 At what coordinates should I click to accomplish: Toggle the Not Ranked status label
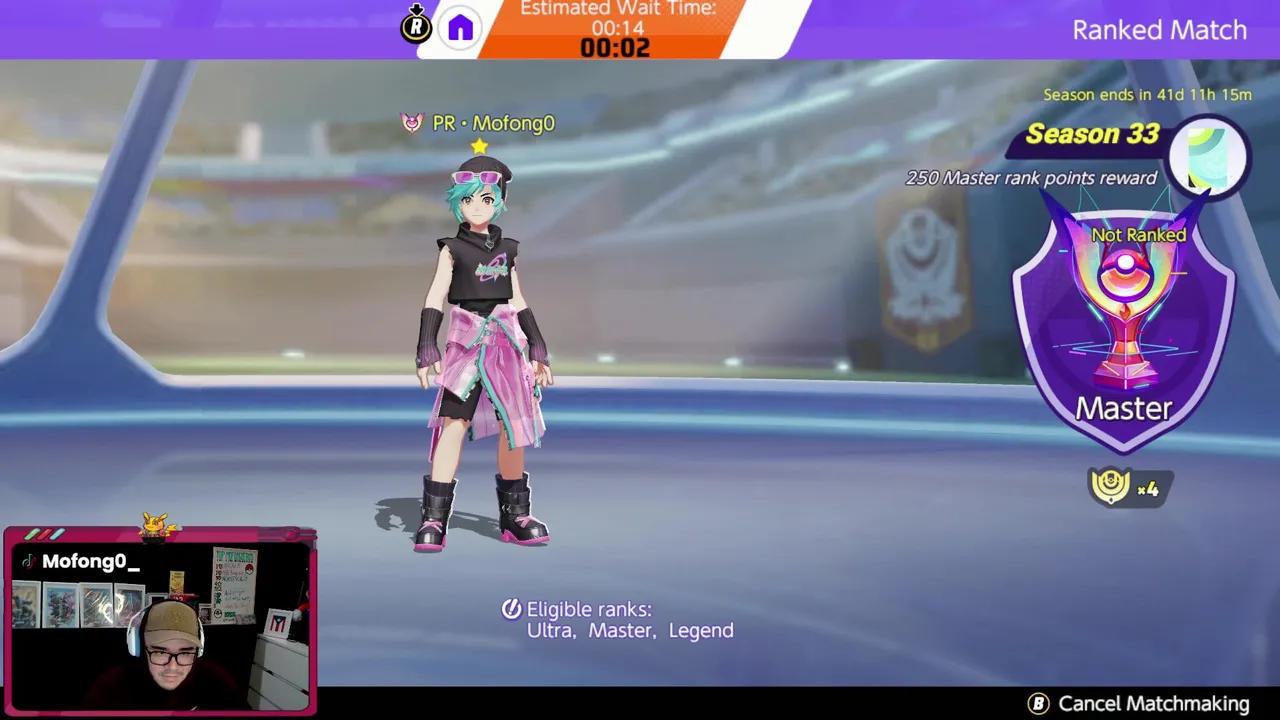click(x=1139, y=234)
